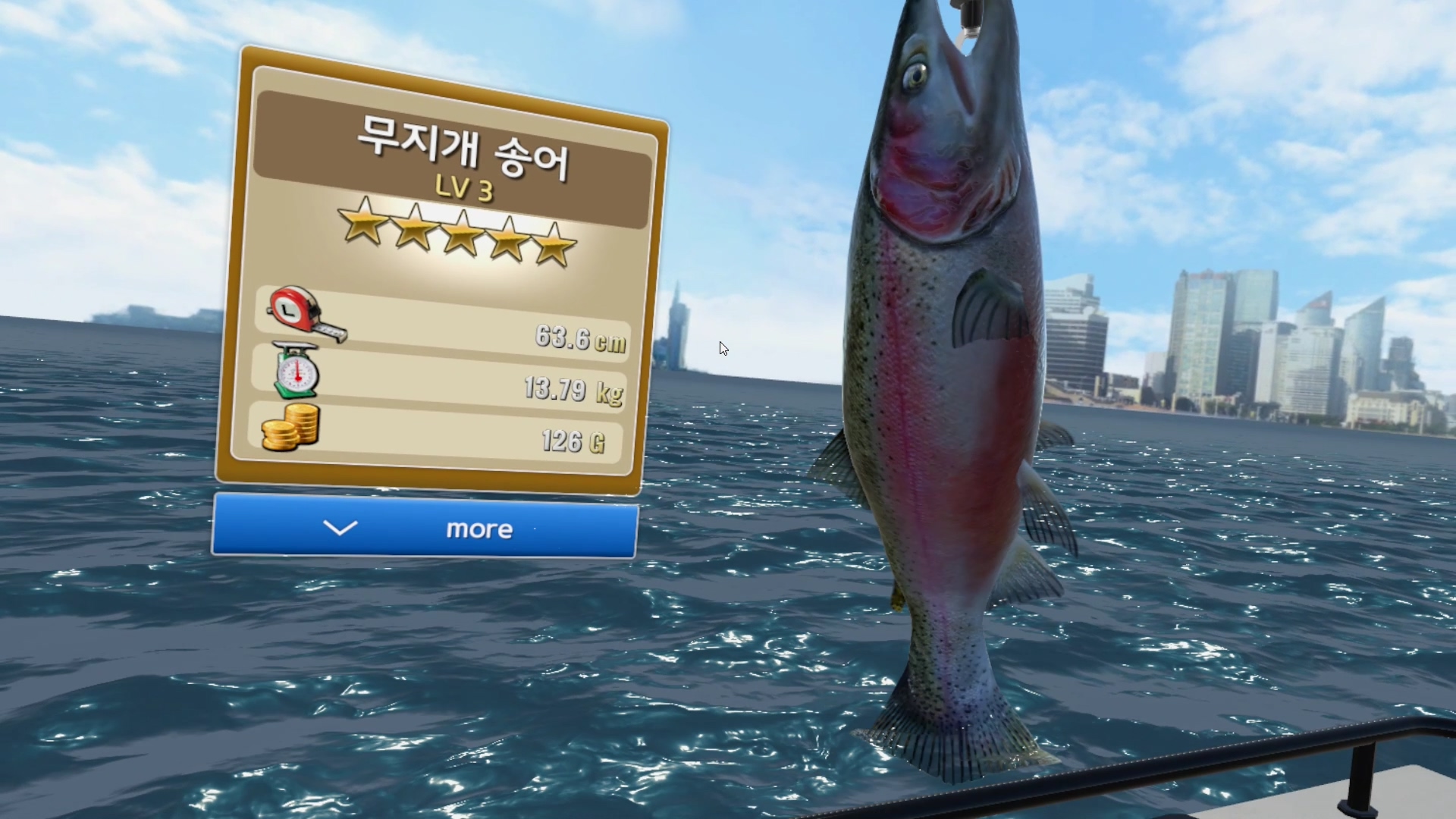Open the LV 3 level label
Image resolution: width=1456 pixels, height=819 pixels.
click(463, 190)
